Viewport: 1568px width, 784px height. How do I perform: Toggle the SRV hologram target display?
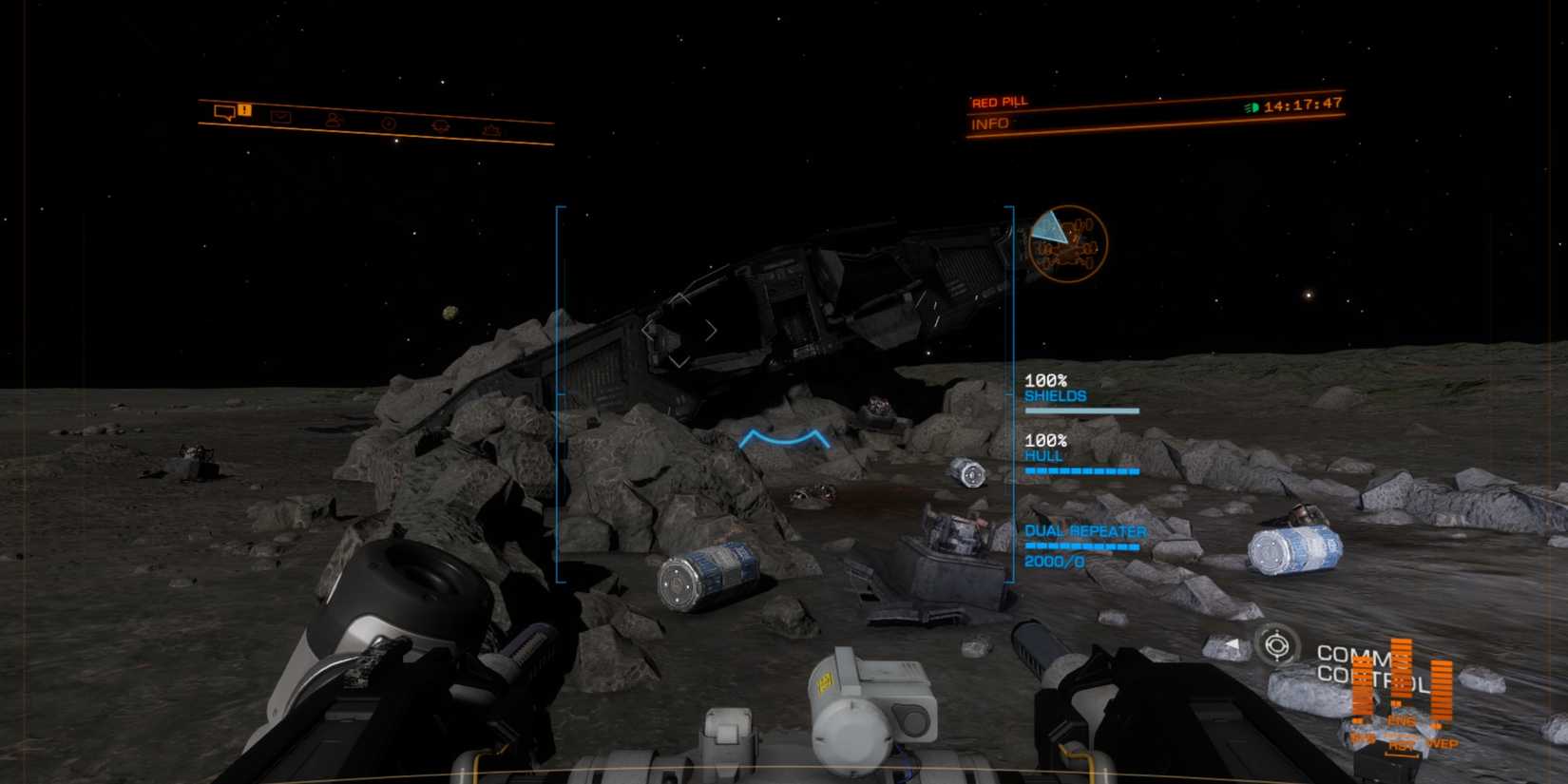point(1067,242)
